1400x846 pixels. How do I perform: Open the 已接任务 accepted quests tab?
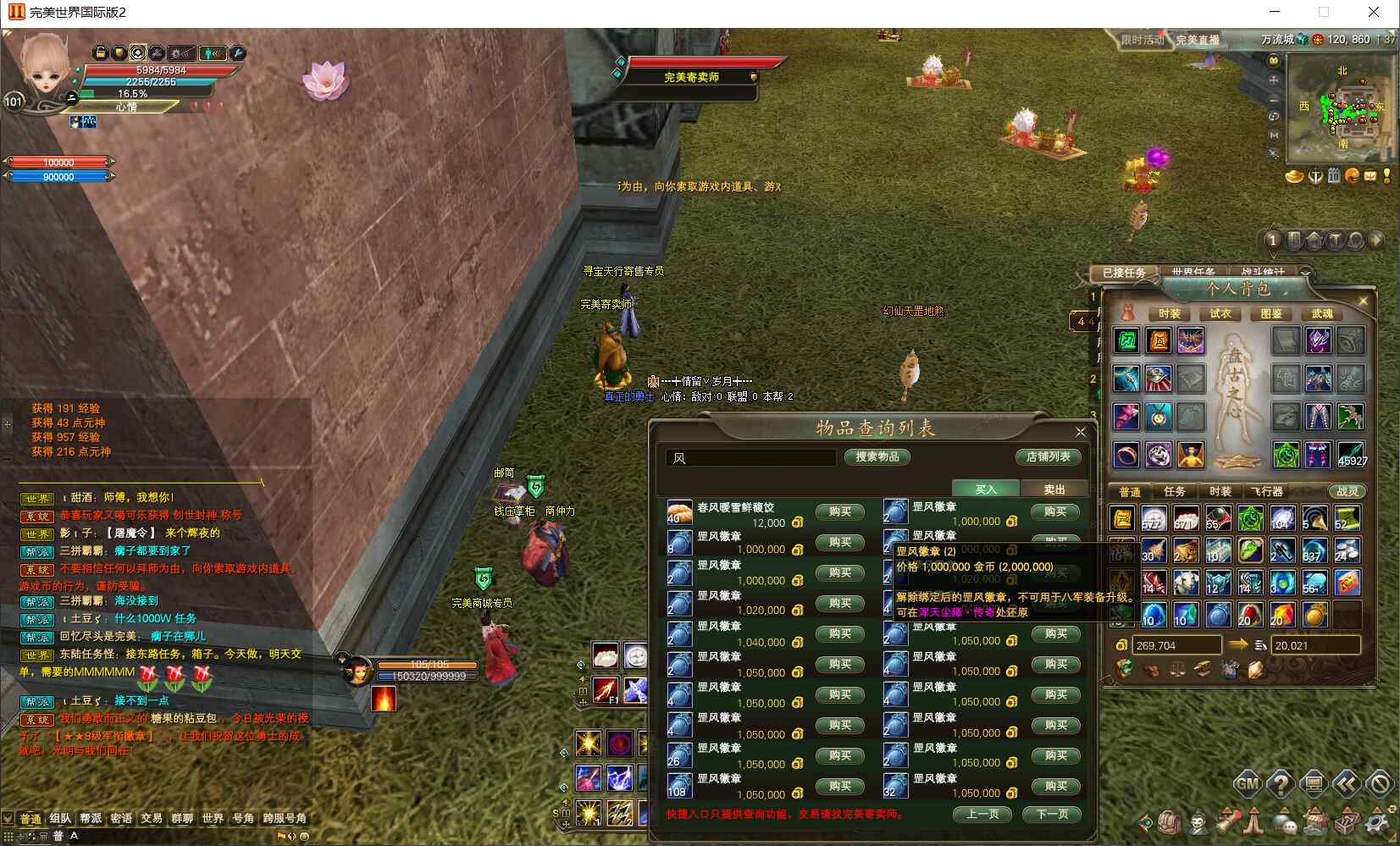coord(1124,273)
